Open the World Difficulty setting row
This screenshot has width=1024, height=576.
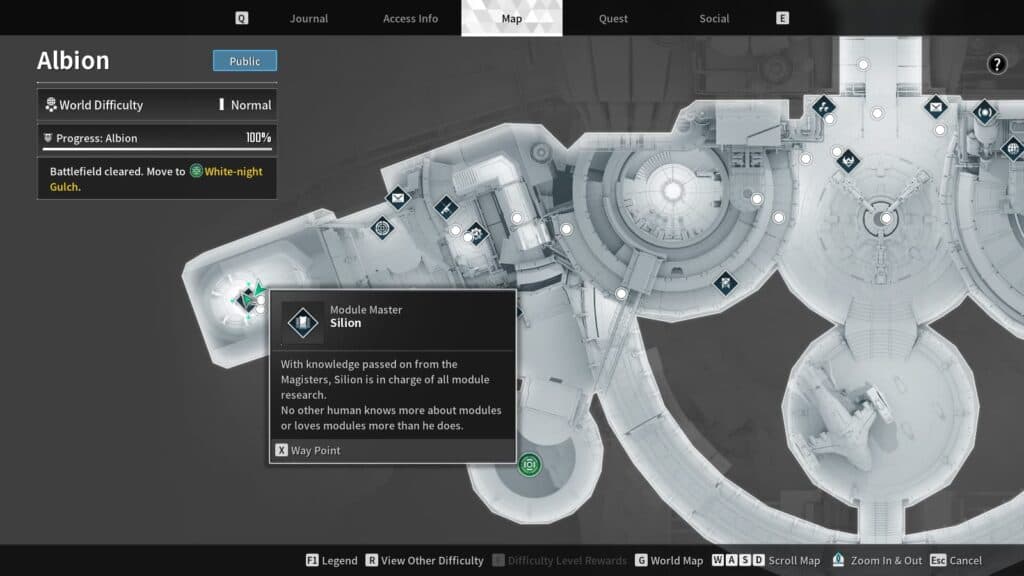pos(157,104)
